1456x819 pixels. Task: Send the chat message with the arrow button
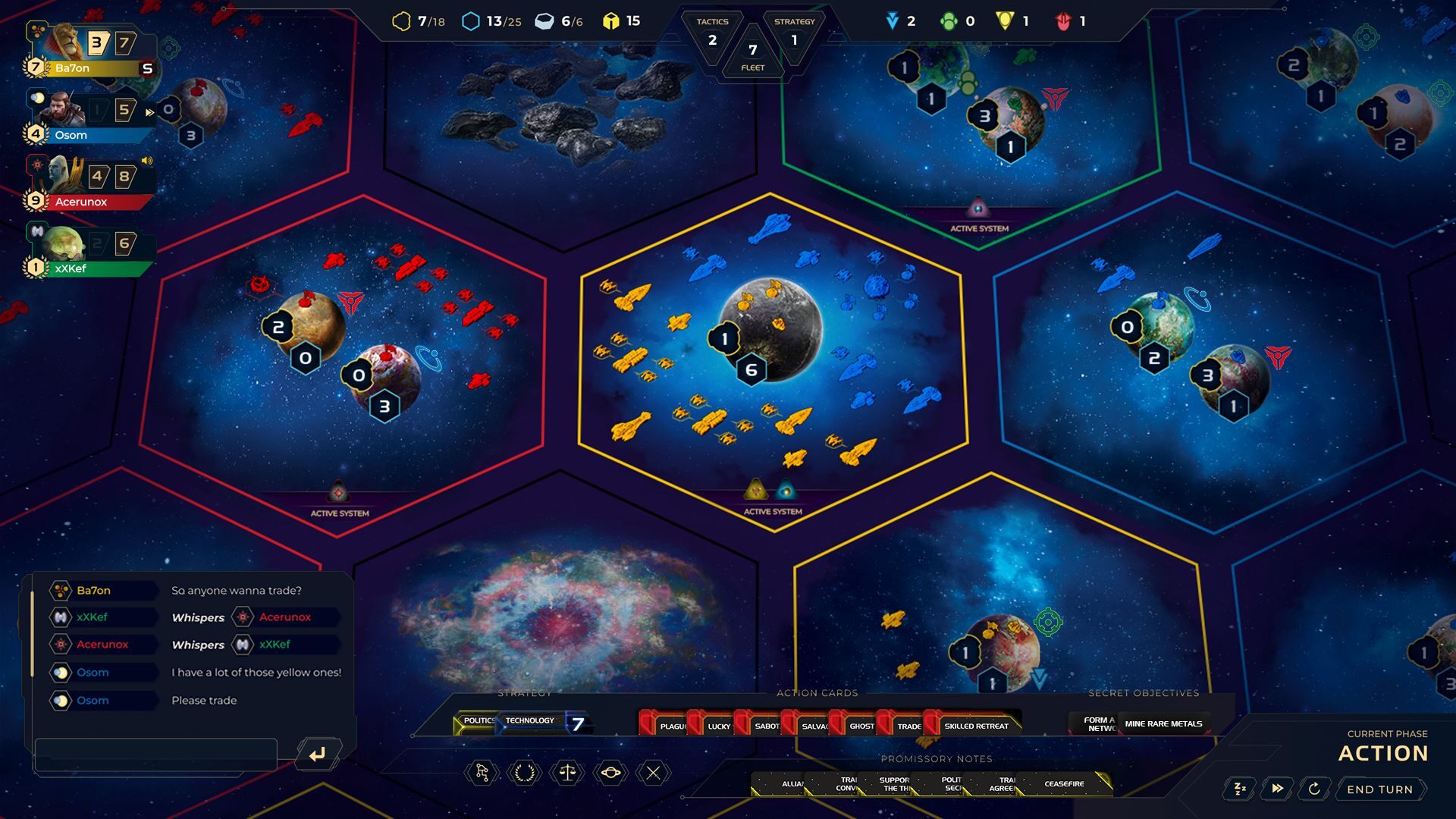tap(318, 754)
